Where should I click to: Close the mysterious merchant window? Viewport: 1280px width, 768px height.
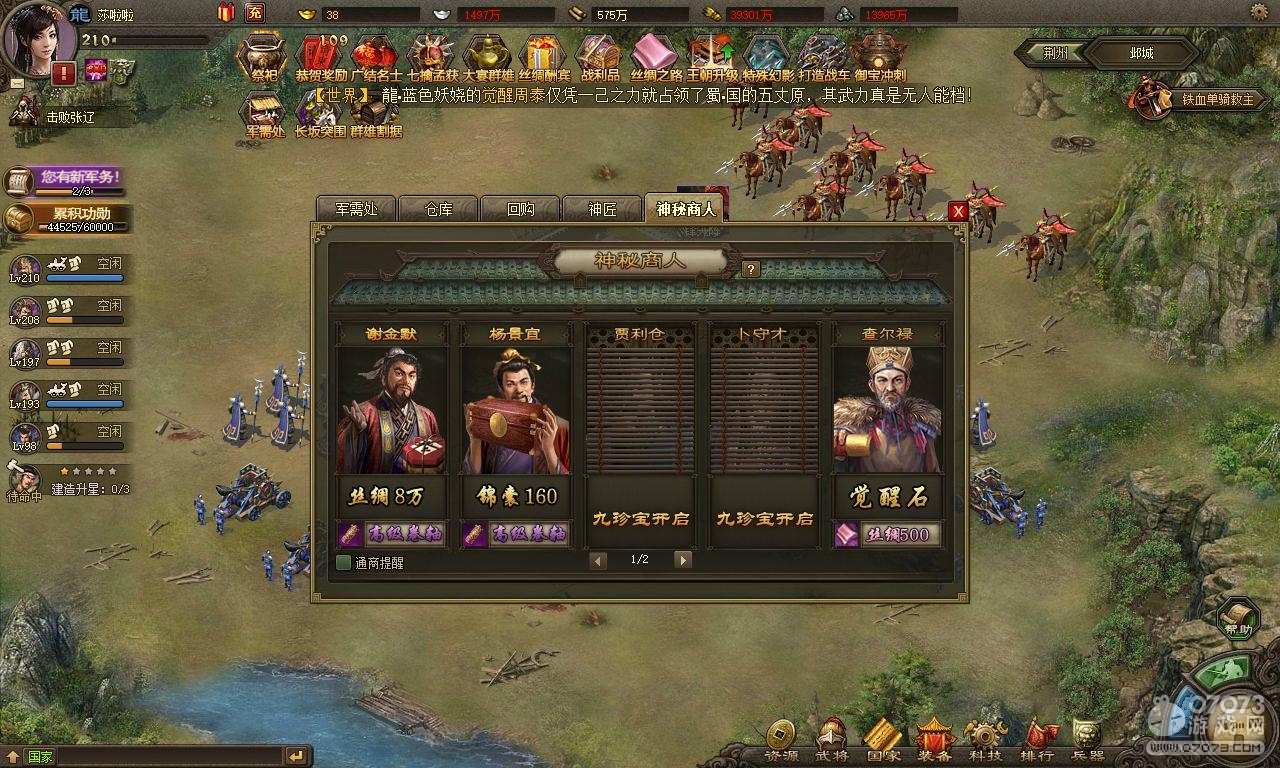pos(958,211)
